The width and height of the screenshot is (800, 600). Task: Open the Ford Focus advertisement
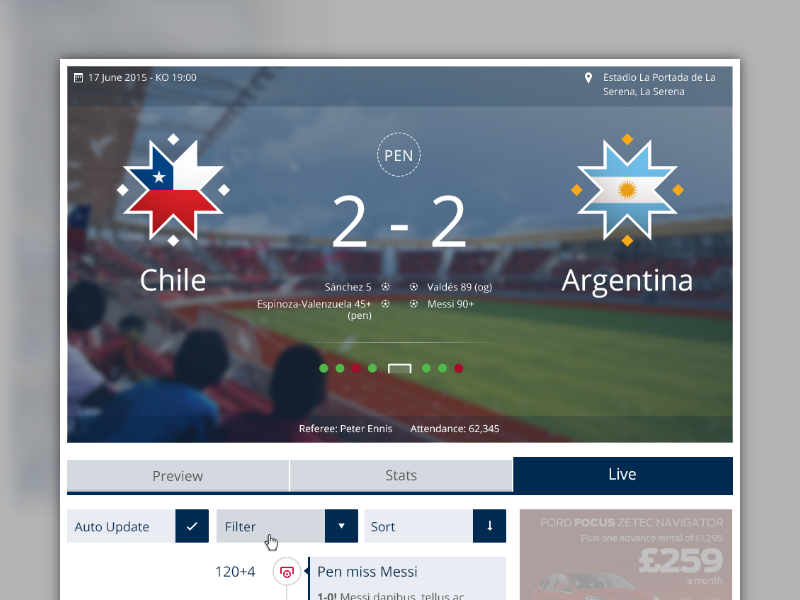625,555
